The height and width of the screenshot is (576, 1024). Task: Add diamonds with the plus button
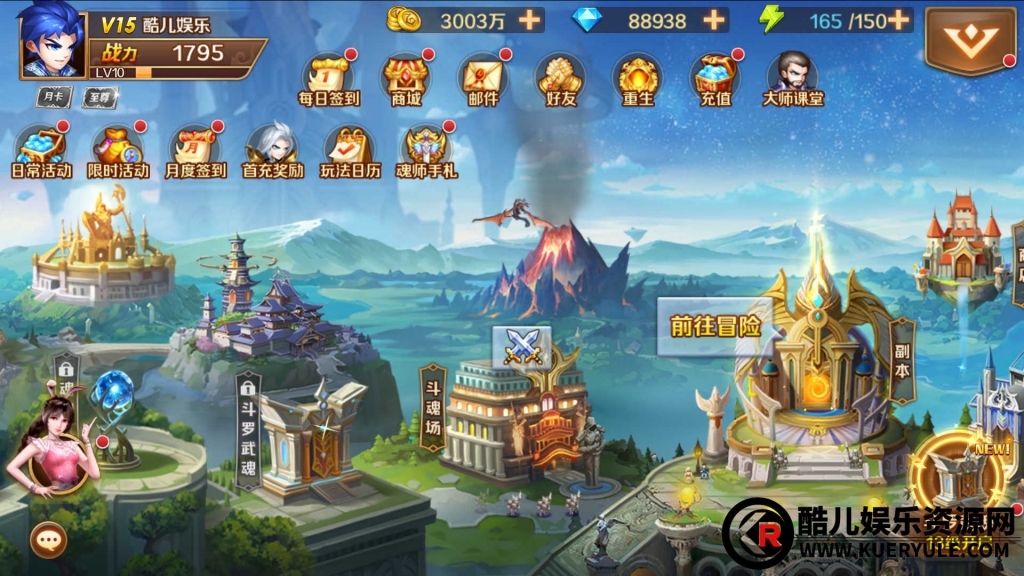point(713,20)
